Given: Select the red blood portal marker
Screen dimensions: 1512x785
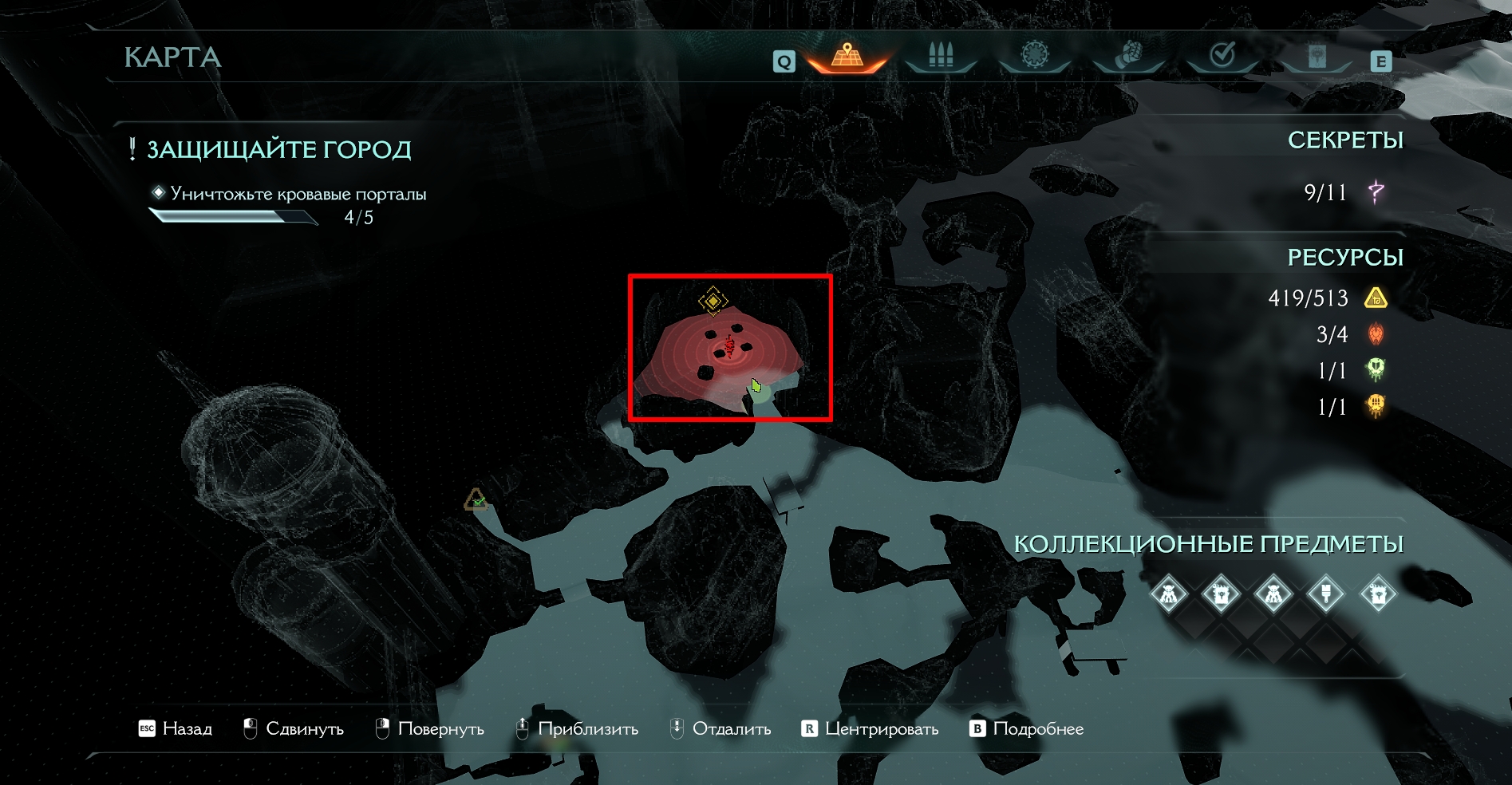Looking at the screenshot, I should point(728,347).
